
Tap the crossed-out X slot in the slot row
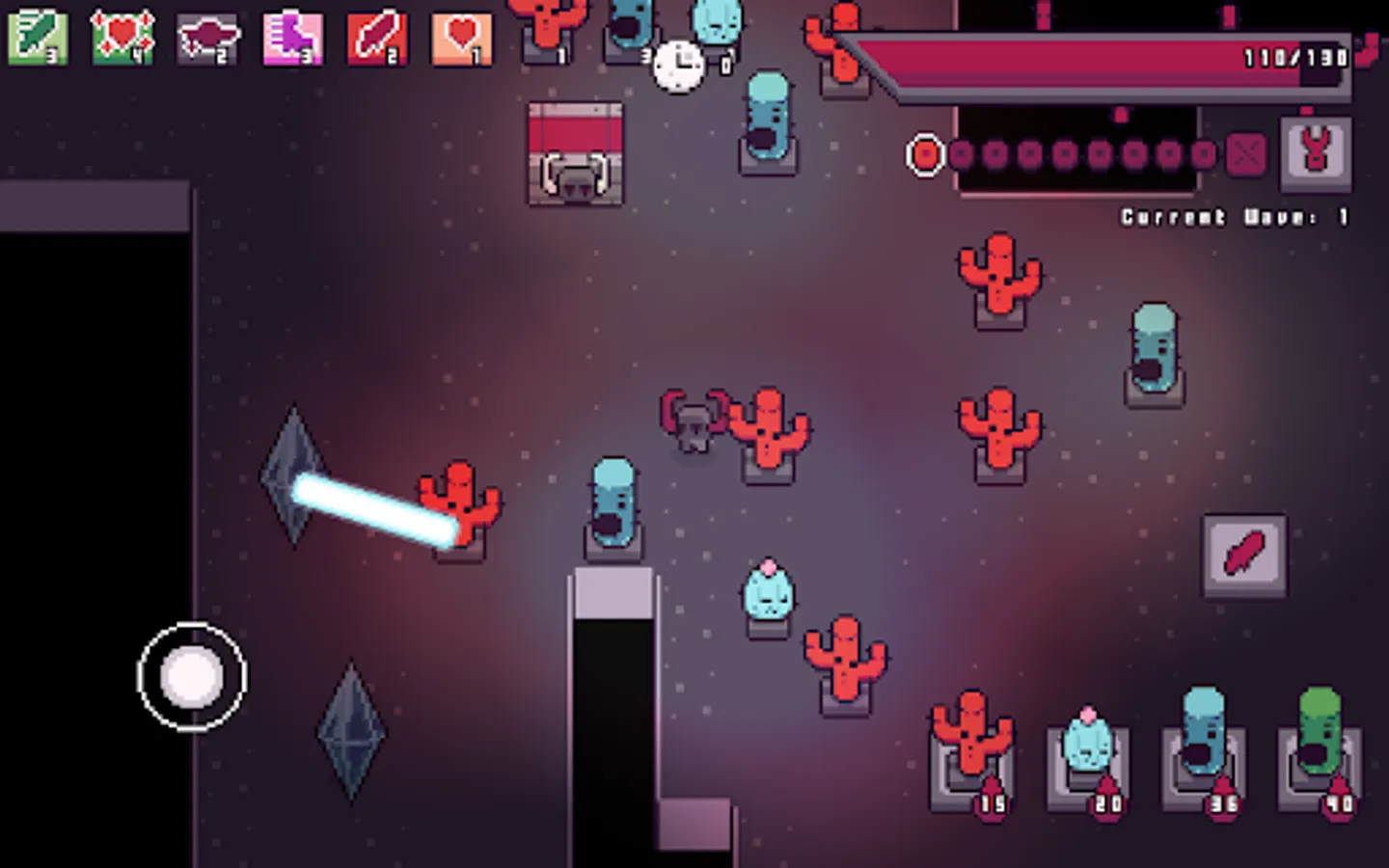click(x=1245, y=152)
